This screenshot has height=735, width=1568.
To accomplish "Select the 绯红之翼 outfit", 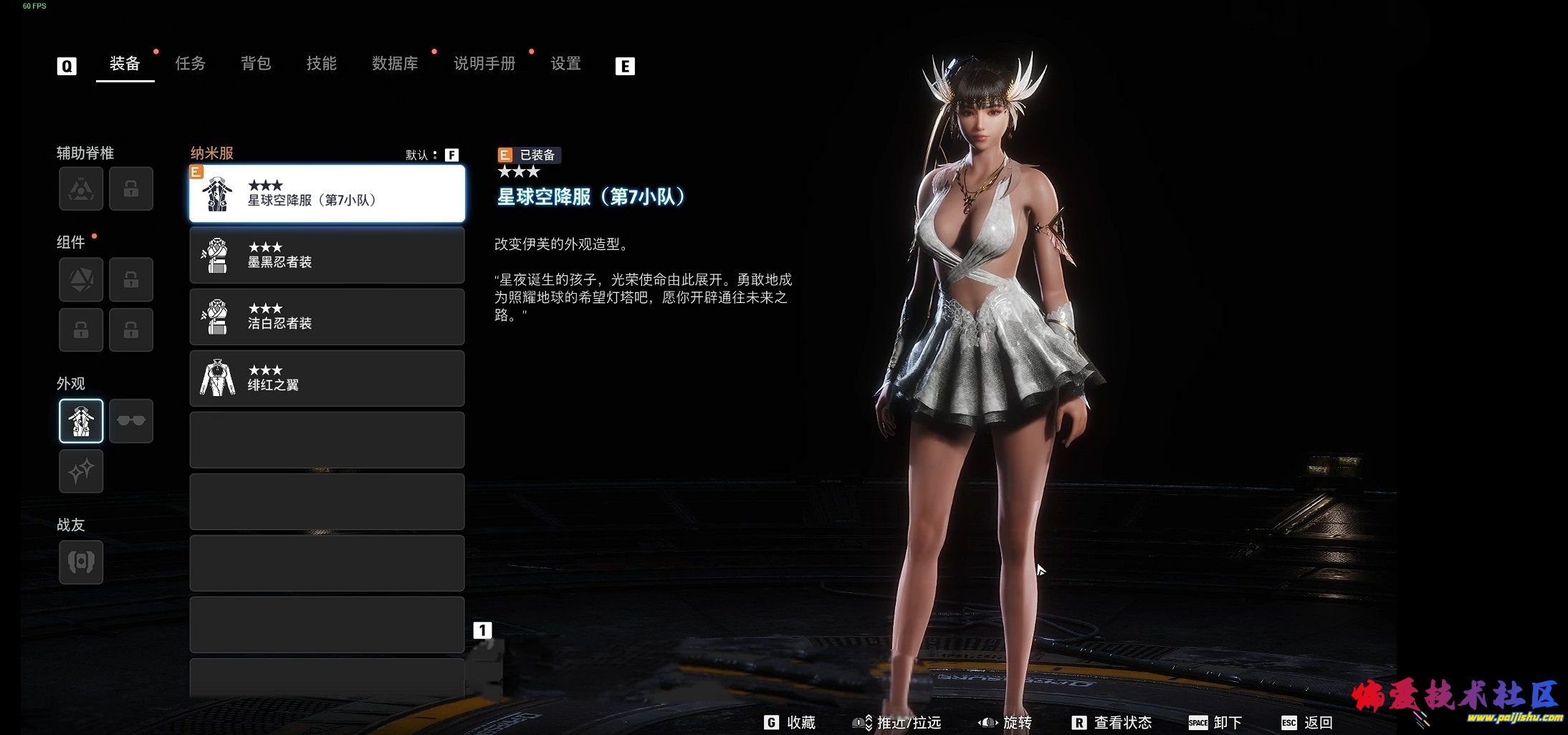I will point(327,378).
